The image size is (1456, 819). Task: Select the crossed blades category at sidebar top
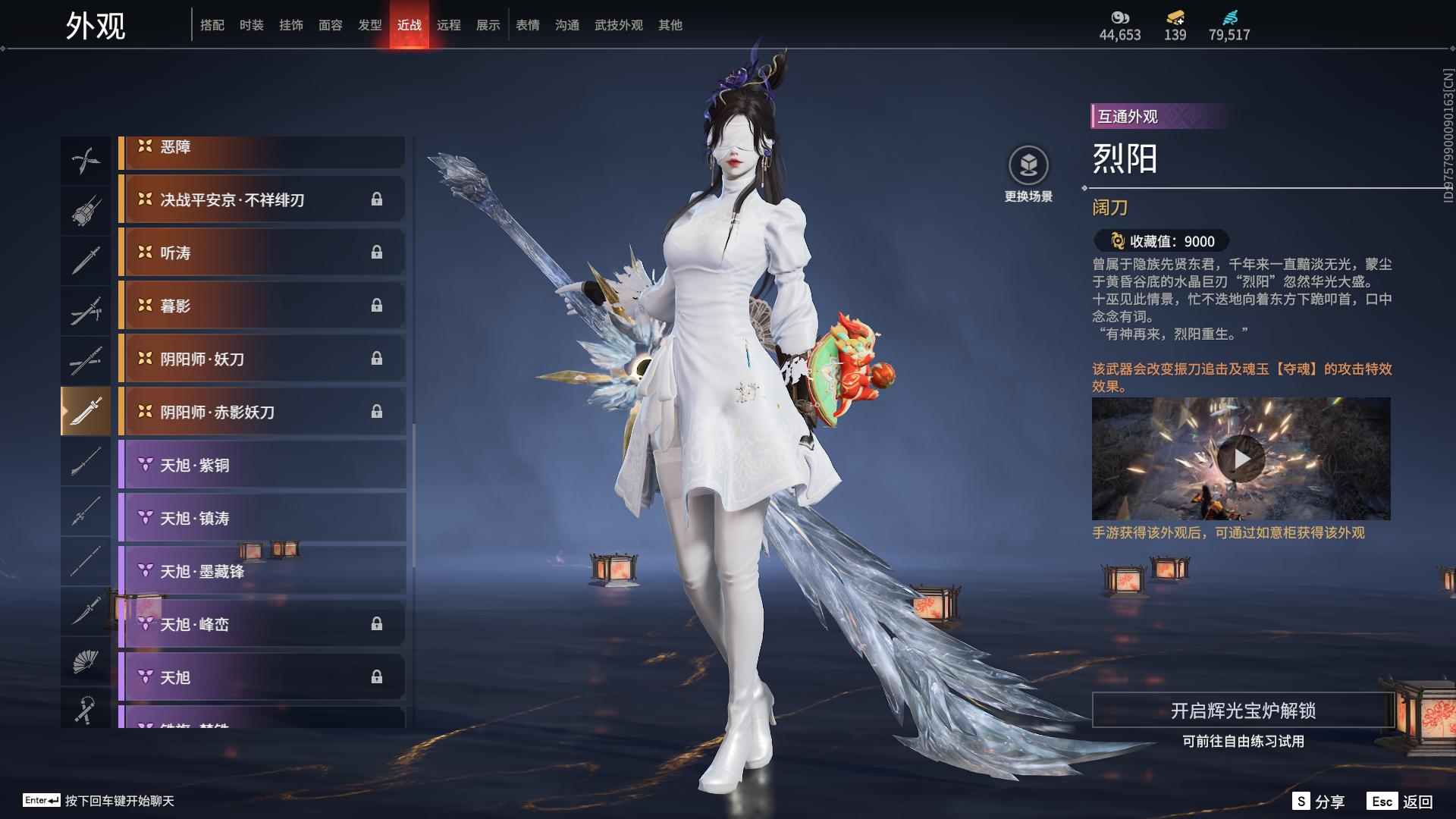coord(86,159)
